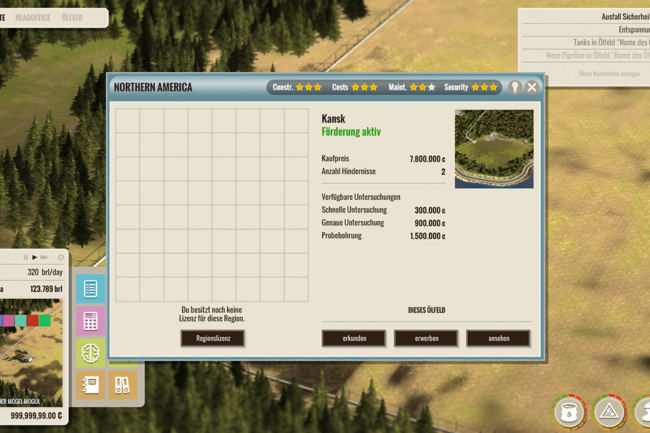
Task: Open the oil field with ansehen
Action: (x=498, y=338)
